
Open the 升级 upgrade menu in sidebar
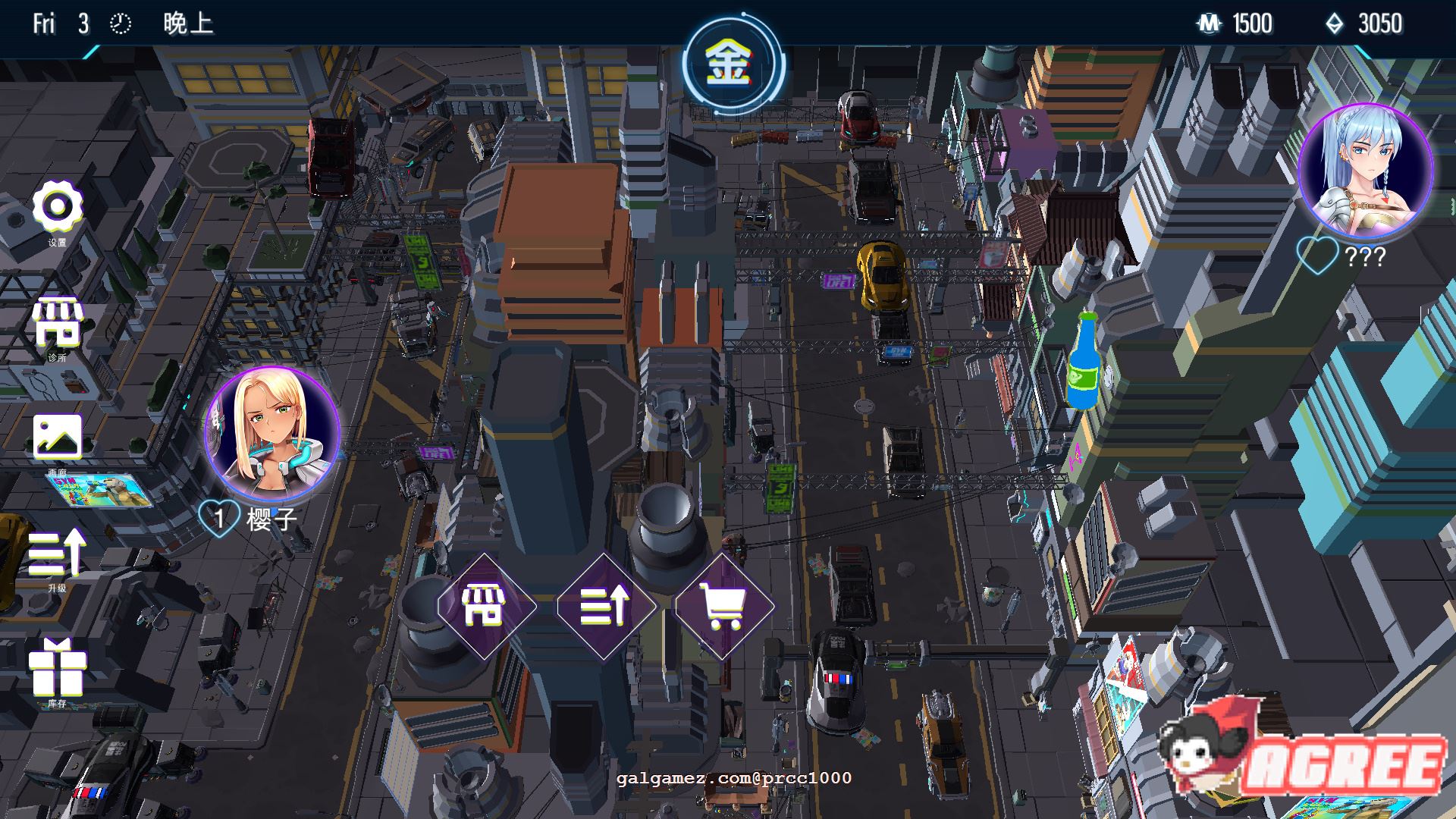point(57,554)
